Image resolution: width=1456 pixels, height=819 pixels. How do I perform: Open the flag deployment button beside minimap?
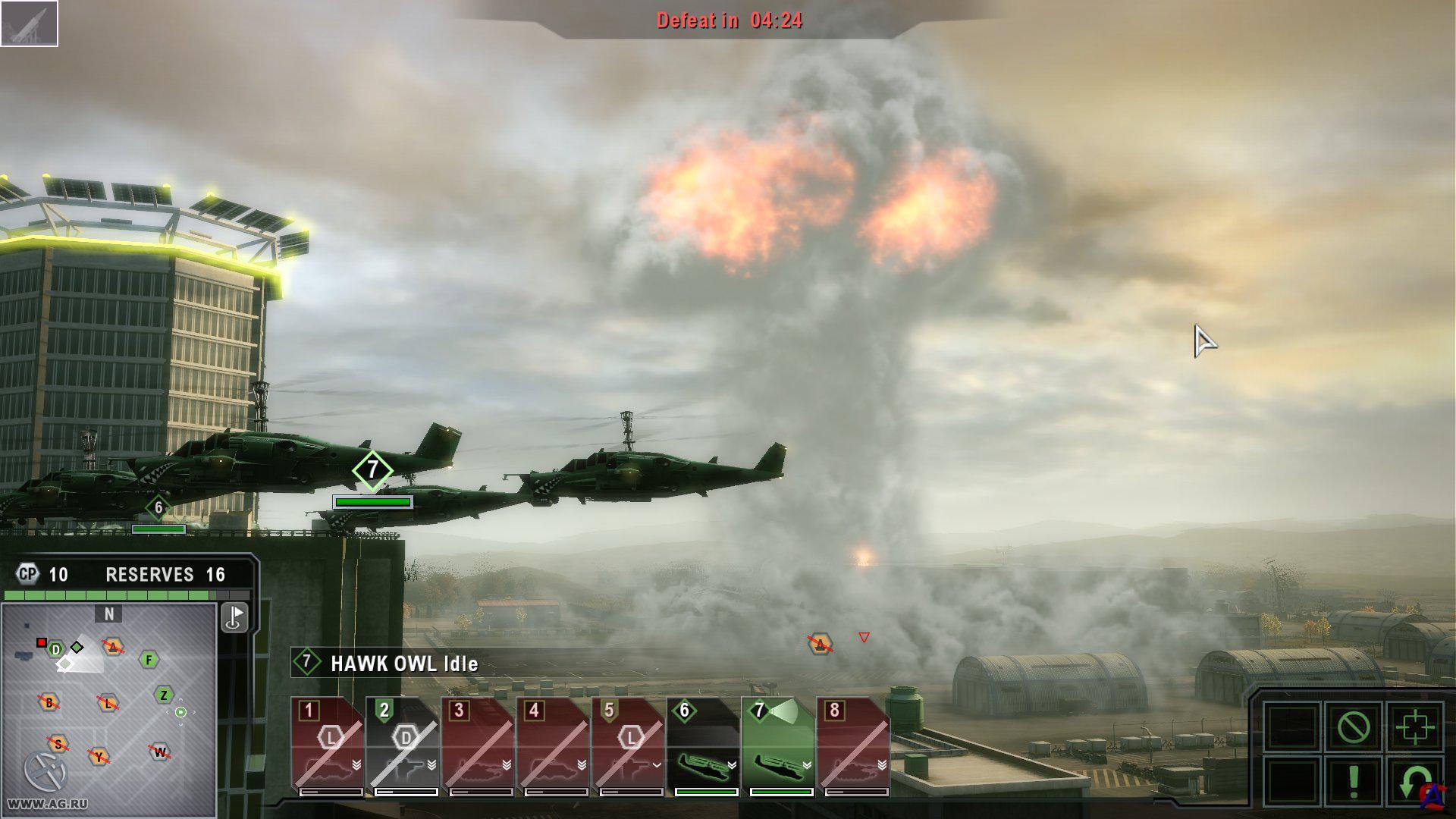[x=234, y=617]
